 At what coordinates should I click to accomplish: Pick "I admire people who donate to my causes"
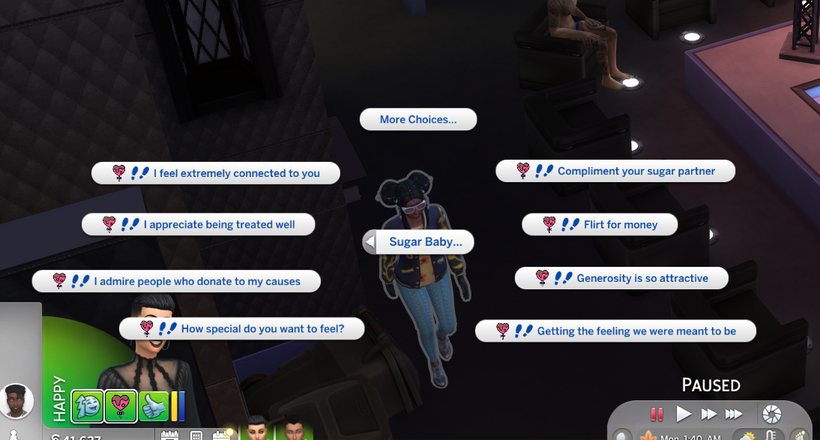pos(176,282)
